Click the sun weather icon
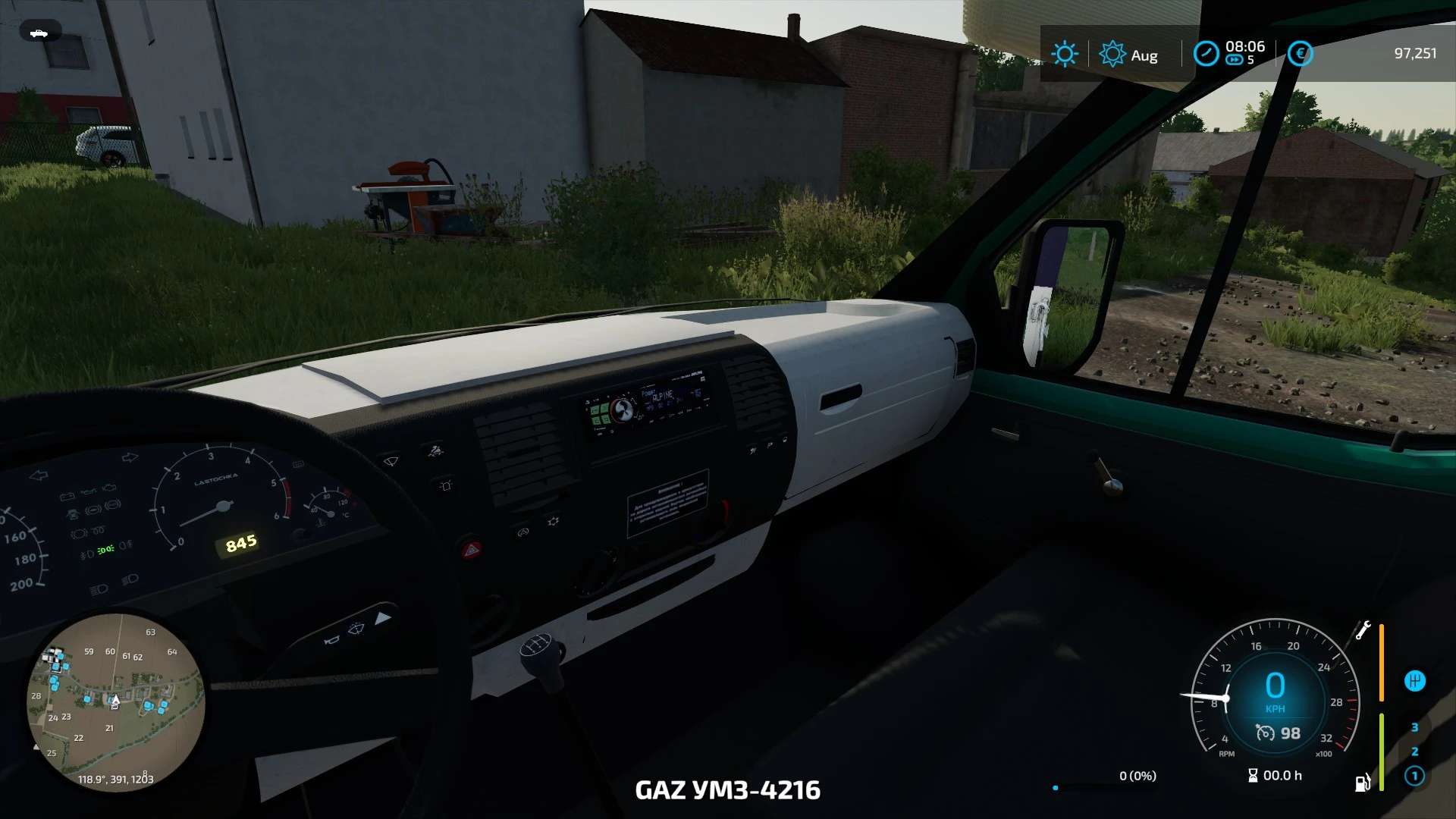This screenshot has width=1456, height=819. (1065, 54)
